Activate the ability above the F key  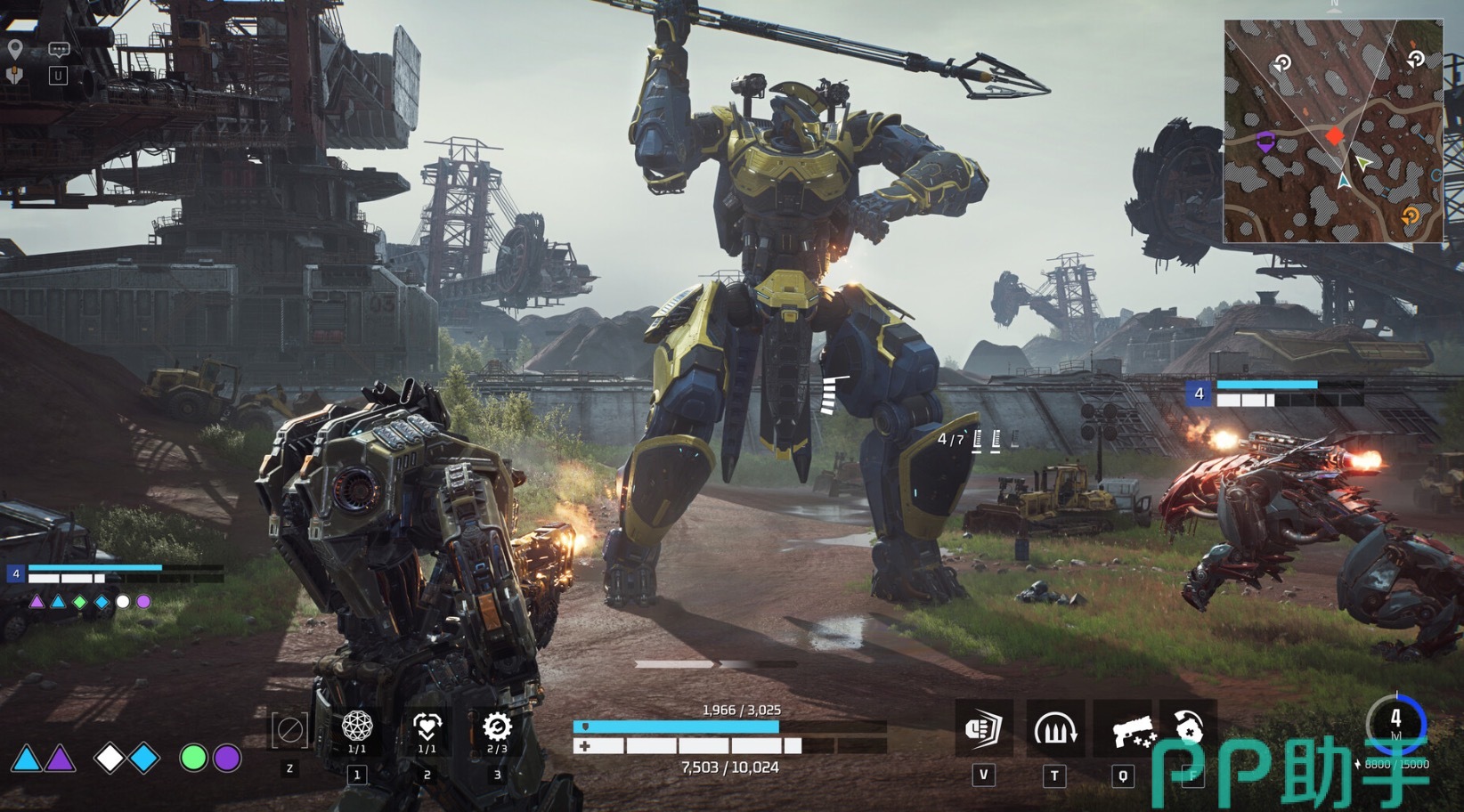coord(1190,727)
